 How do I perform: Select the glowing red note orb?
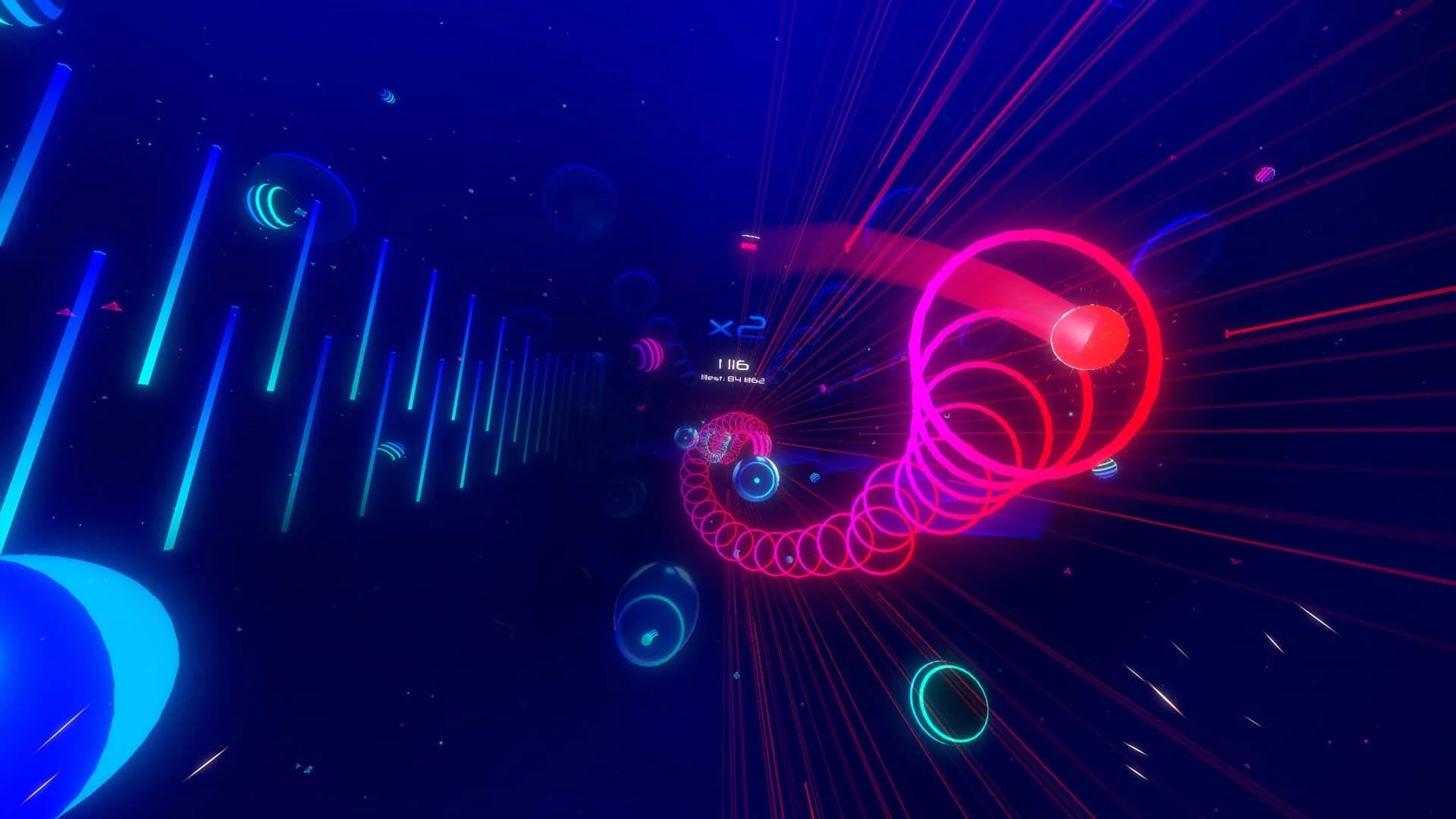(1090, 340)
